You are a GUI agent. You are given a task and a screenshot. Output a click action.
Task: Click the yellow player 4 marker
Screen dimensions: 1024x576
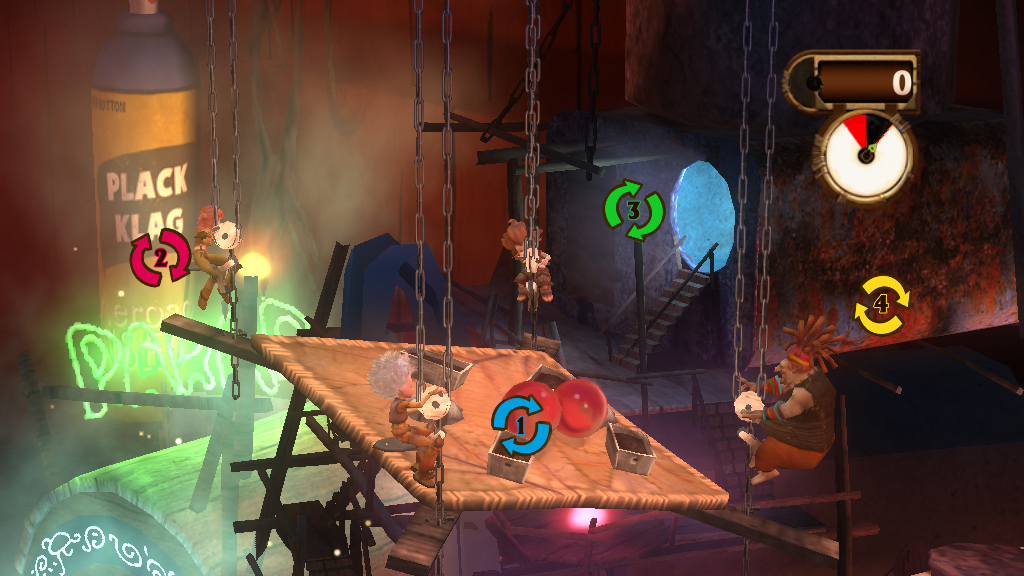(882, 303)
